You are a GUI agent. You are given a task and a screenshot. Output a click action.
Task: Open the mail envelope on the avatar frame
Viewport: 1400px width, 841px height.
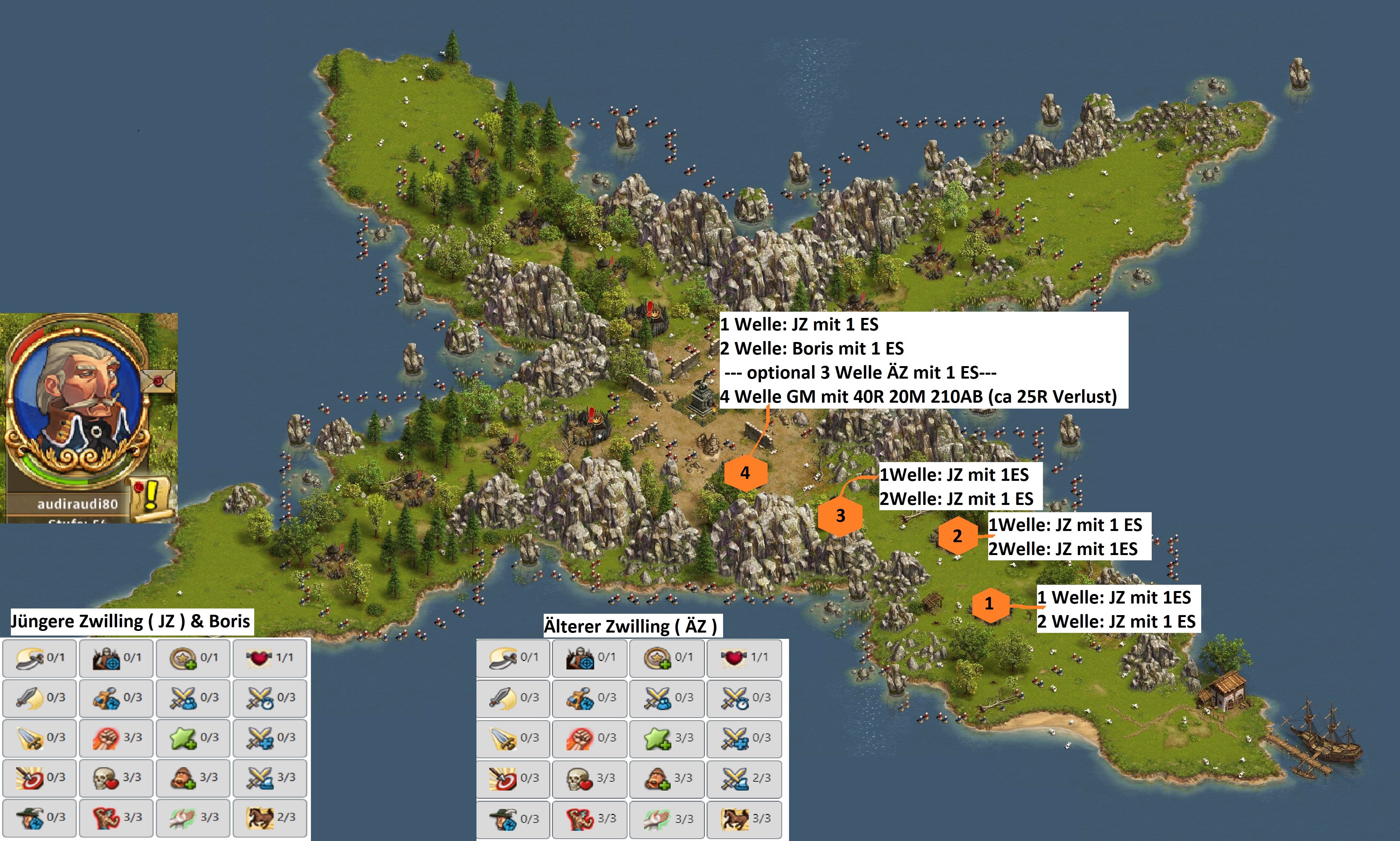158,381
